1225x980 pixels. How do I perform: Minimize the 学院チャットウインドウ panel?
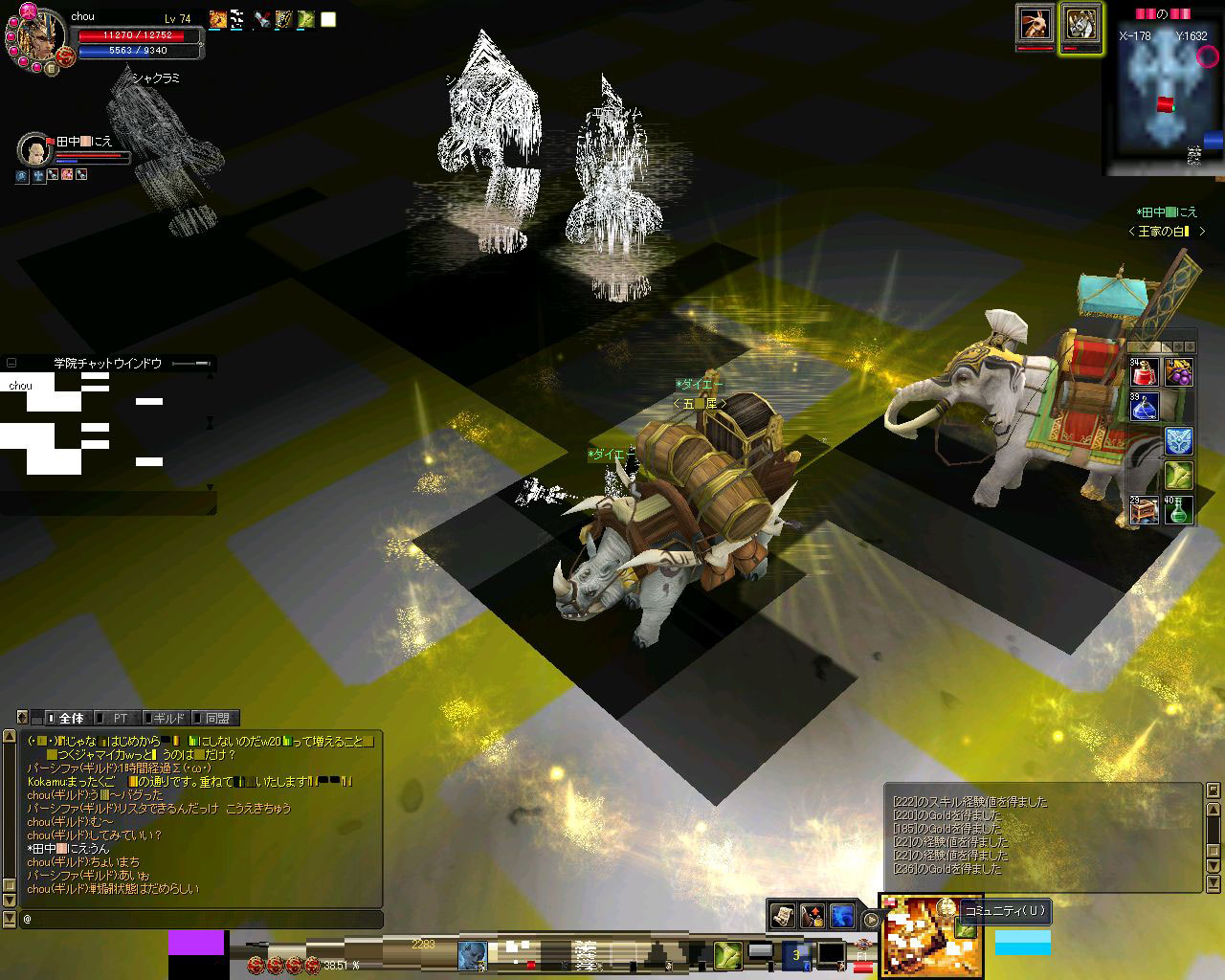click(x=11, y=364)
